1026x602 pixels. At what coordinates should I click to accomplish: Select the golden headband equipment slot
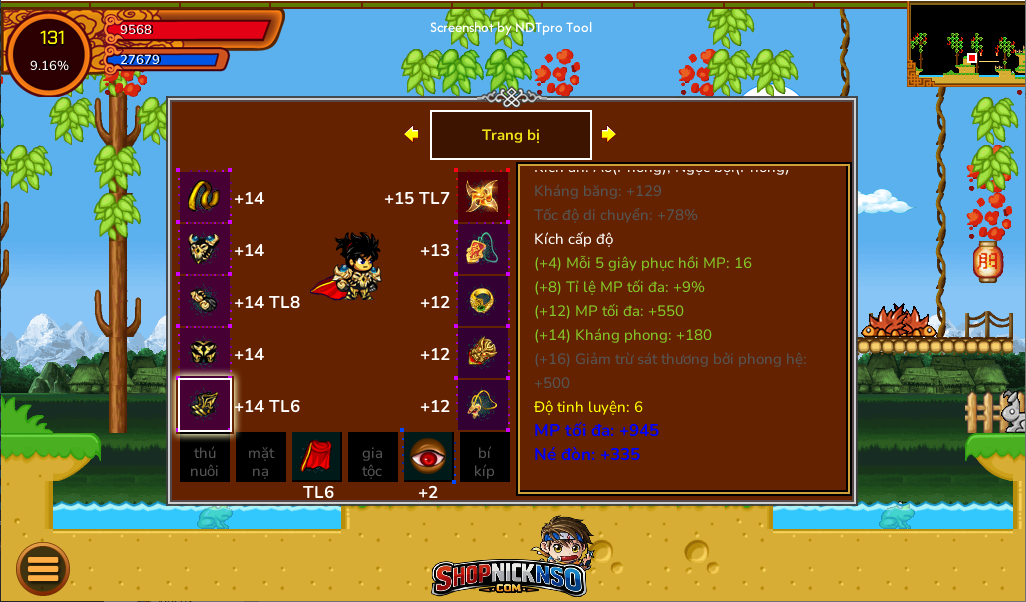tap(205, 198)
